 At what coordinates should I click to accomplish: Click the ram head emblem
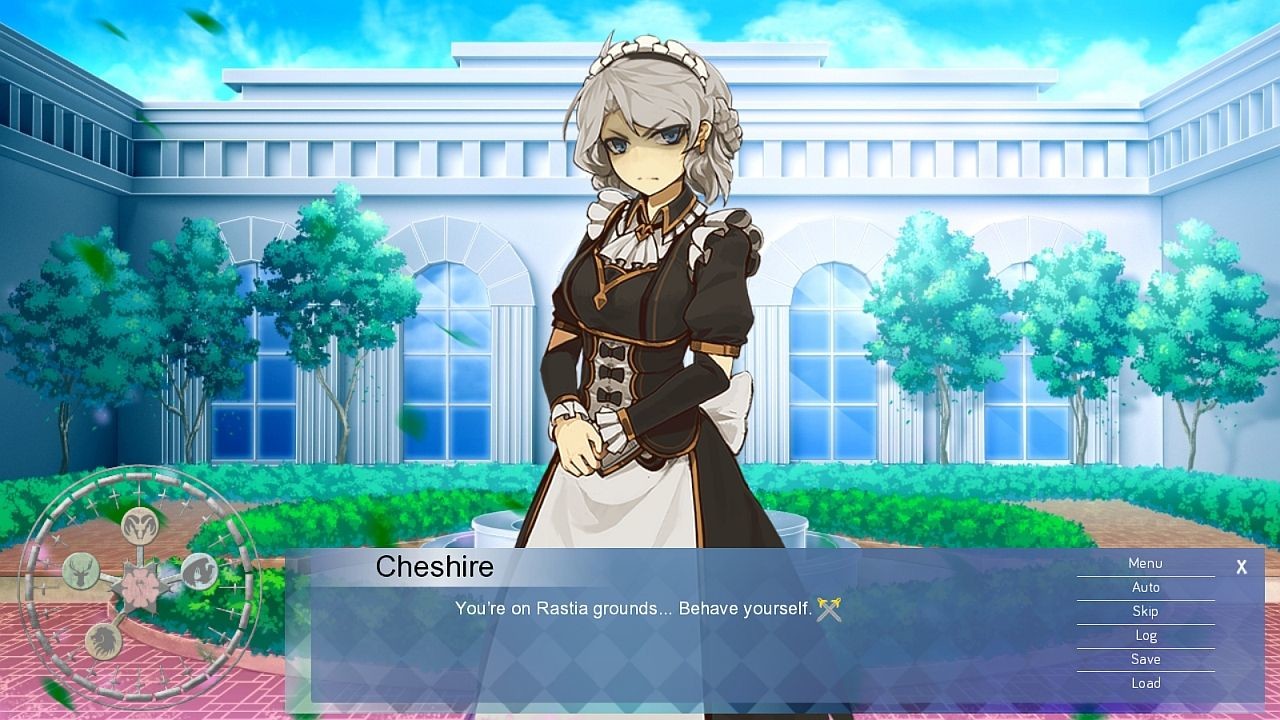[139, 524]
